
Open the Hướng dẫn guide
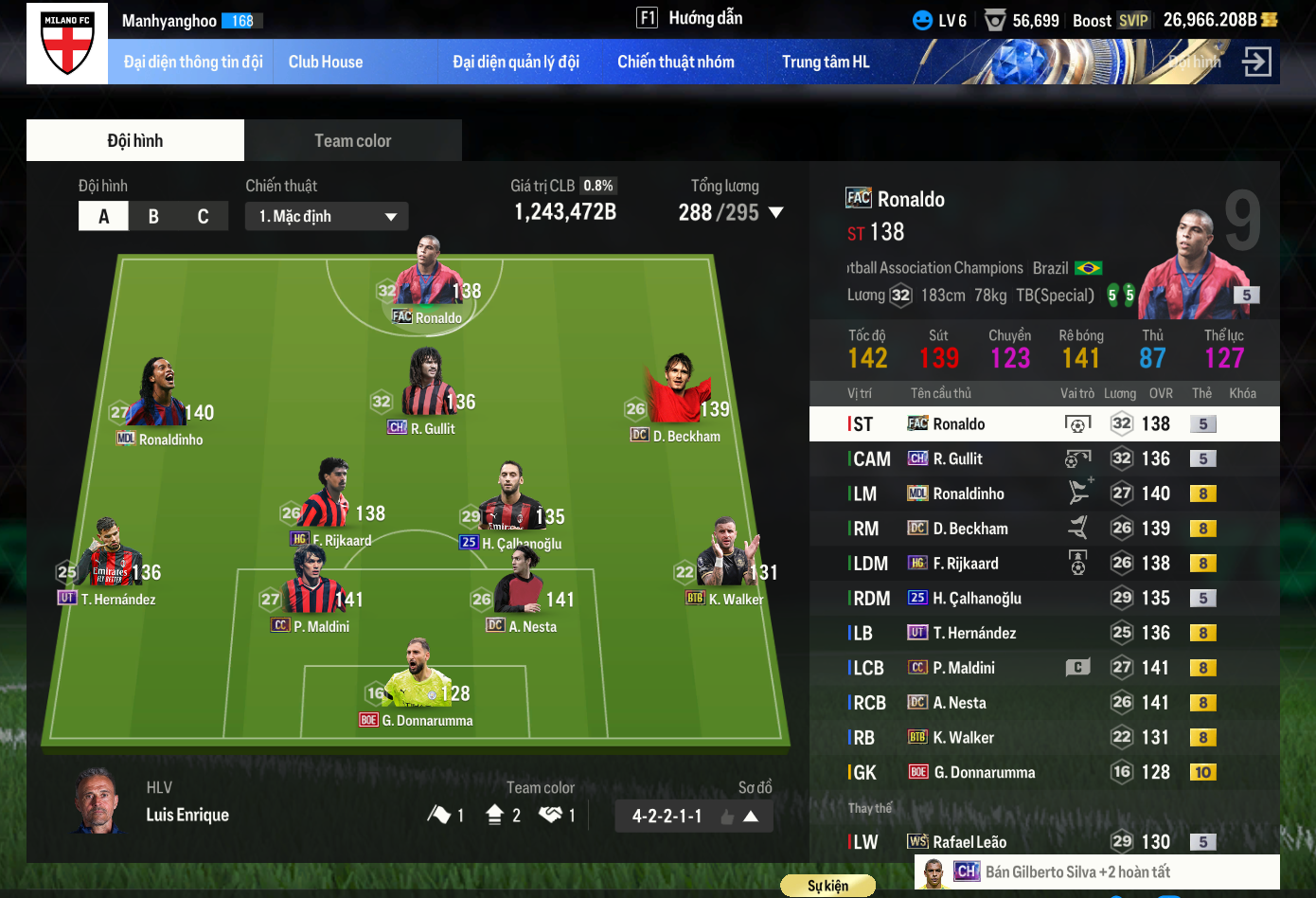coord(690,18)
